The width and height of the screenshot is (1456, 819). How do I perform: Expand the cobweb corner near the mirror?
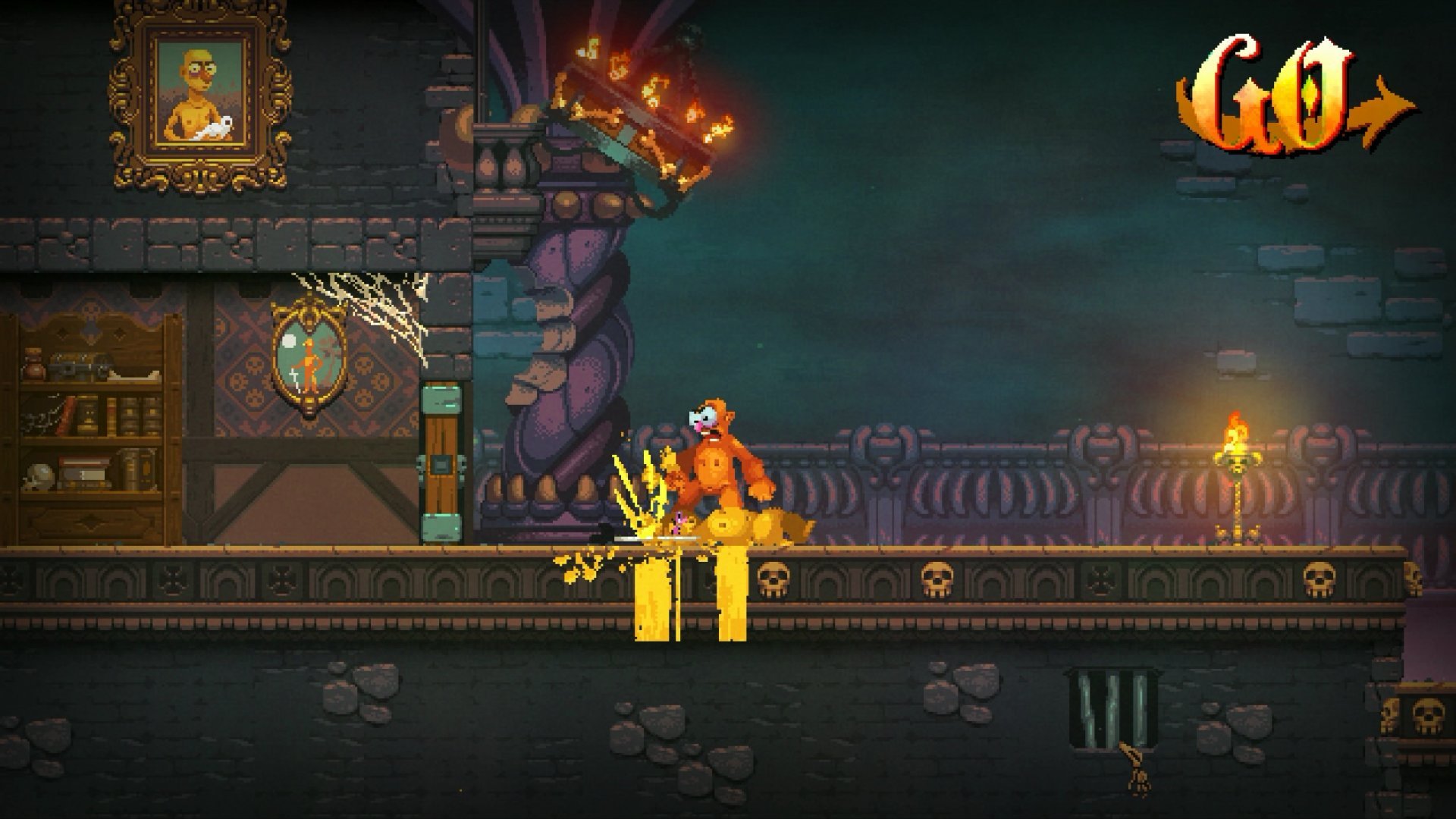tap(364, 303)
